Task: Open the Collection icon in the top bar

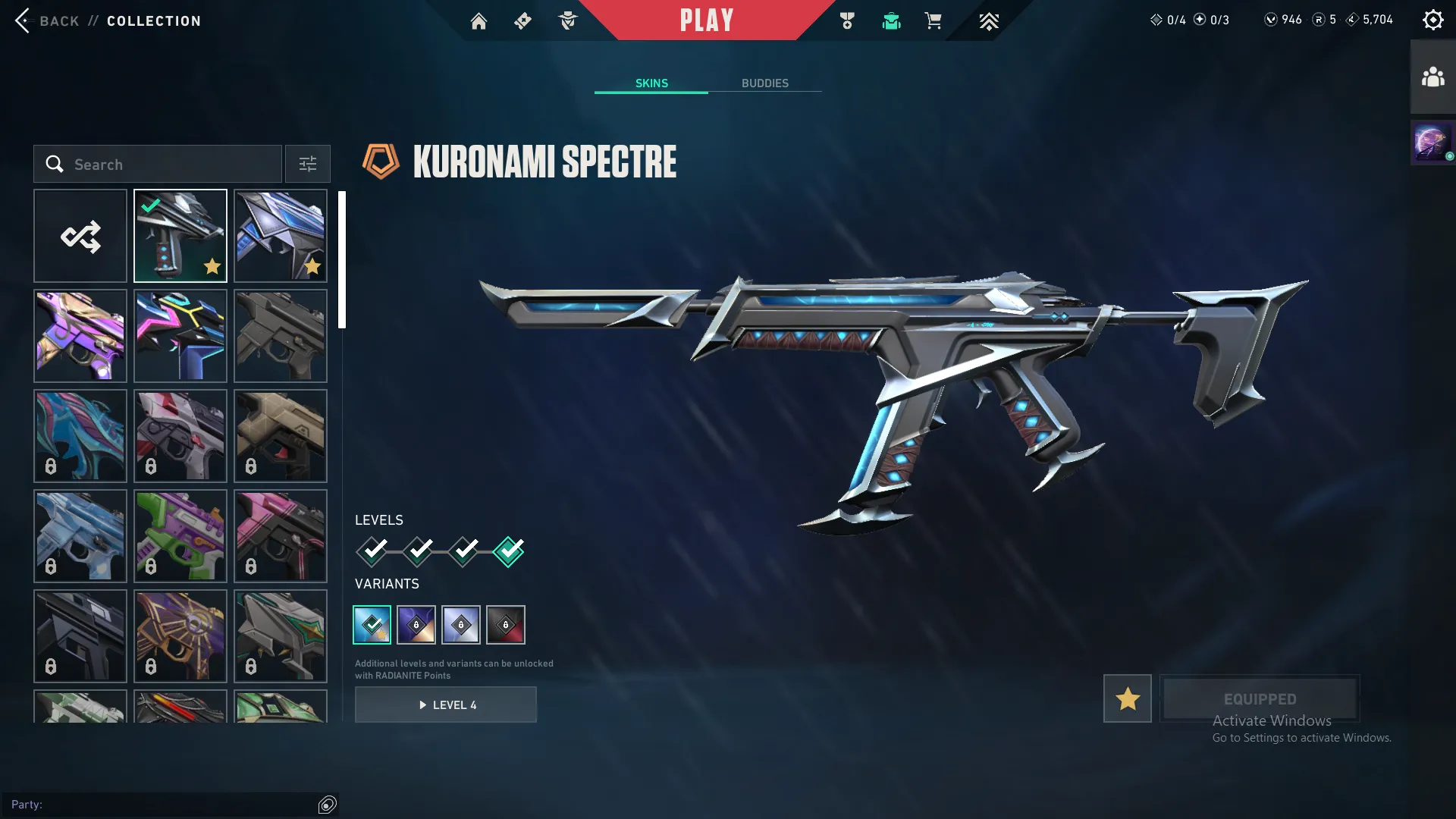Action: pyautogui.click(x=891, y=20)
